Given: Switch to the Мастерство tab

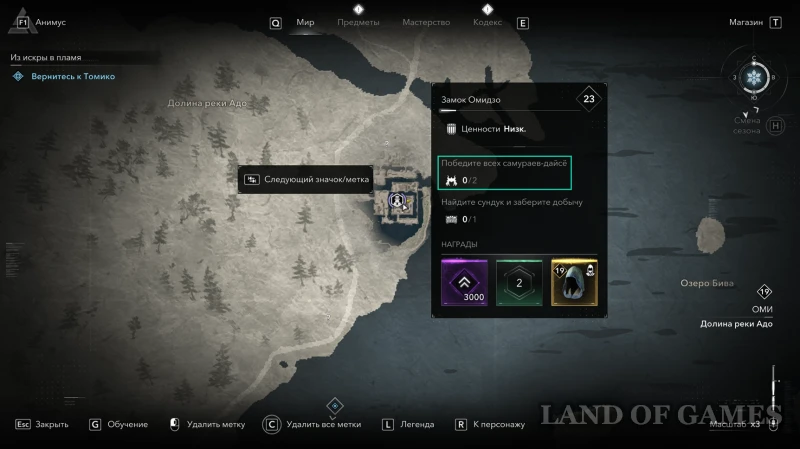Looking at the screenshot, I should point(426,22).
